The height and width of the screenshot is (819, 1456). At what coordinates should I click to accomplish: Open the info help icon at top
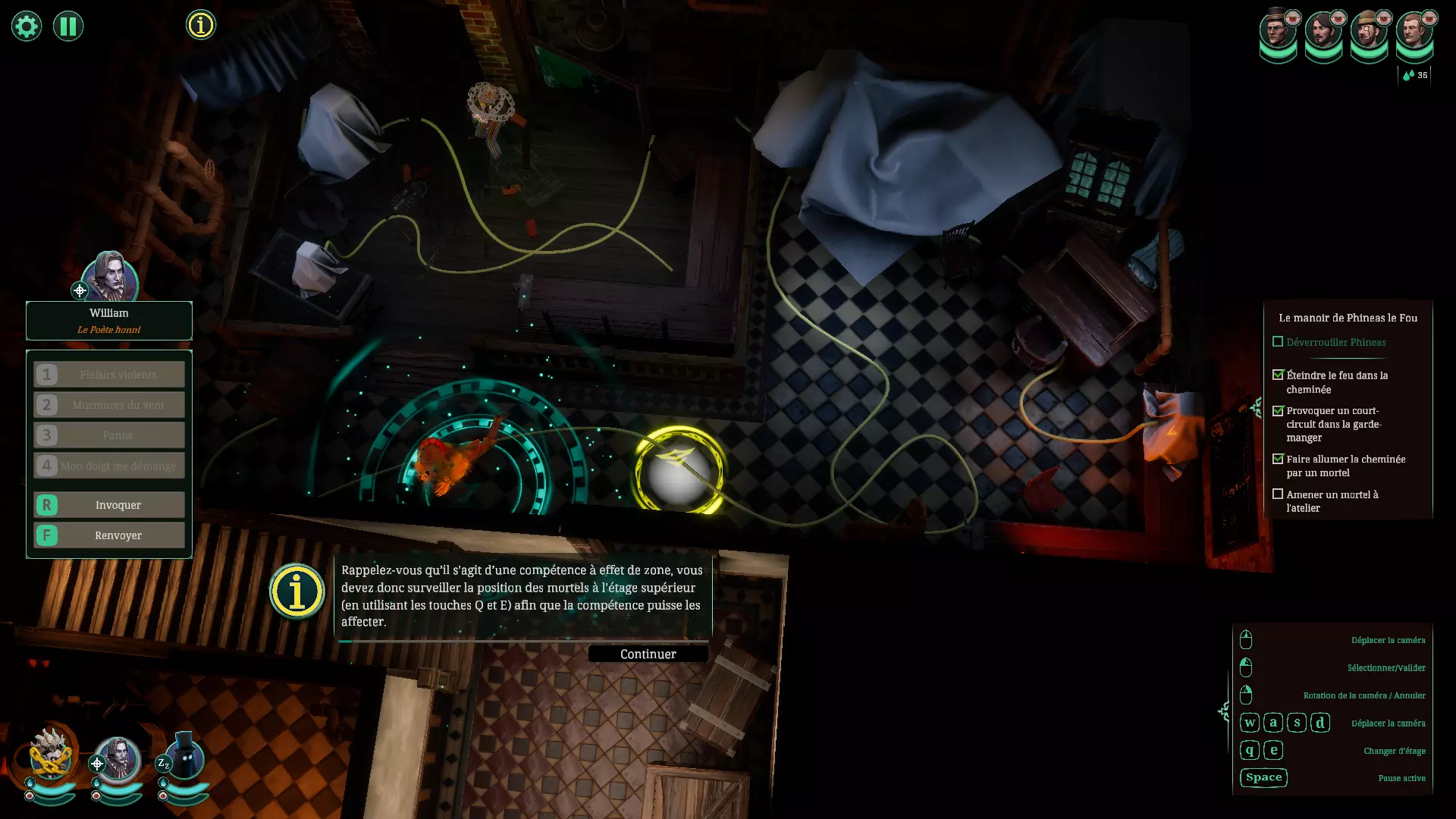point(201,25)
